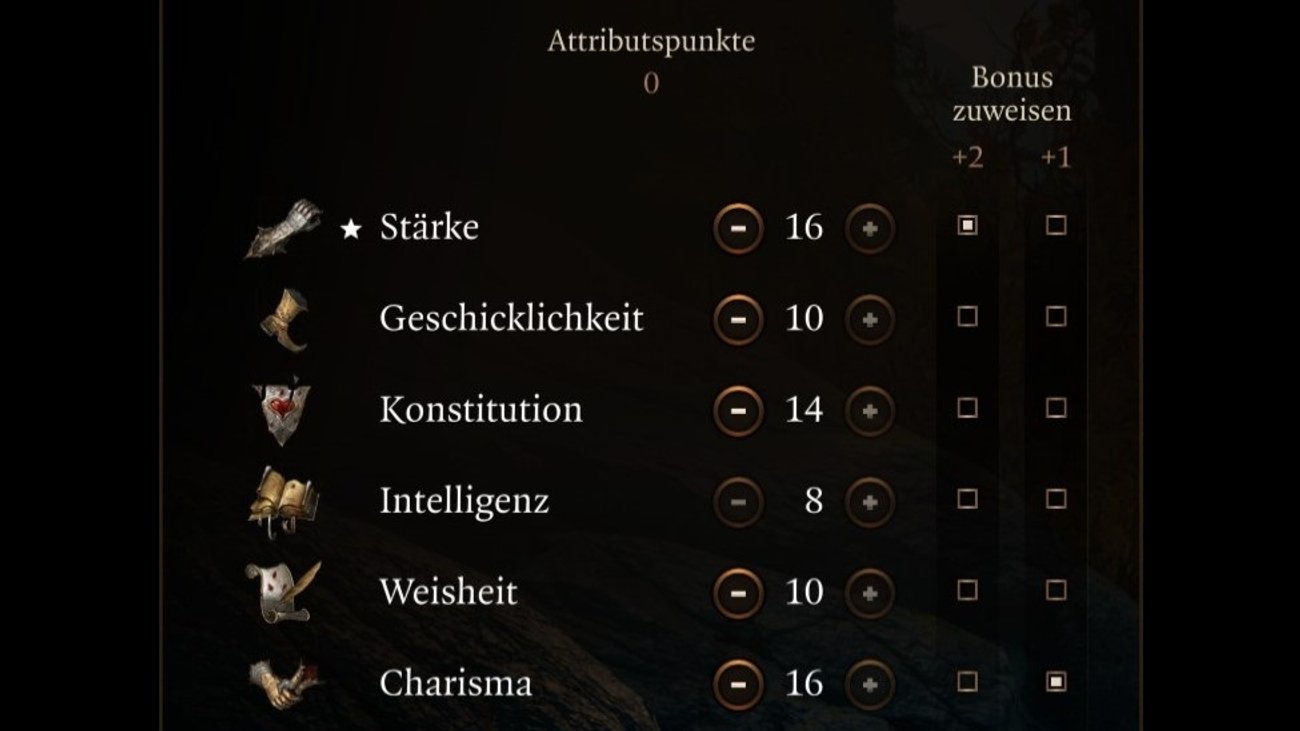Image resolution: width=1300 pixels, height=731 pixels.
Task: Raise Geschicklichkeit using its plus button
Action: coord(870,319)
